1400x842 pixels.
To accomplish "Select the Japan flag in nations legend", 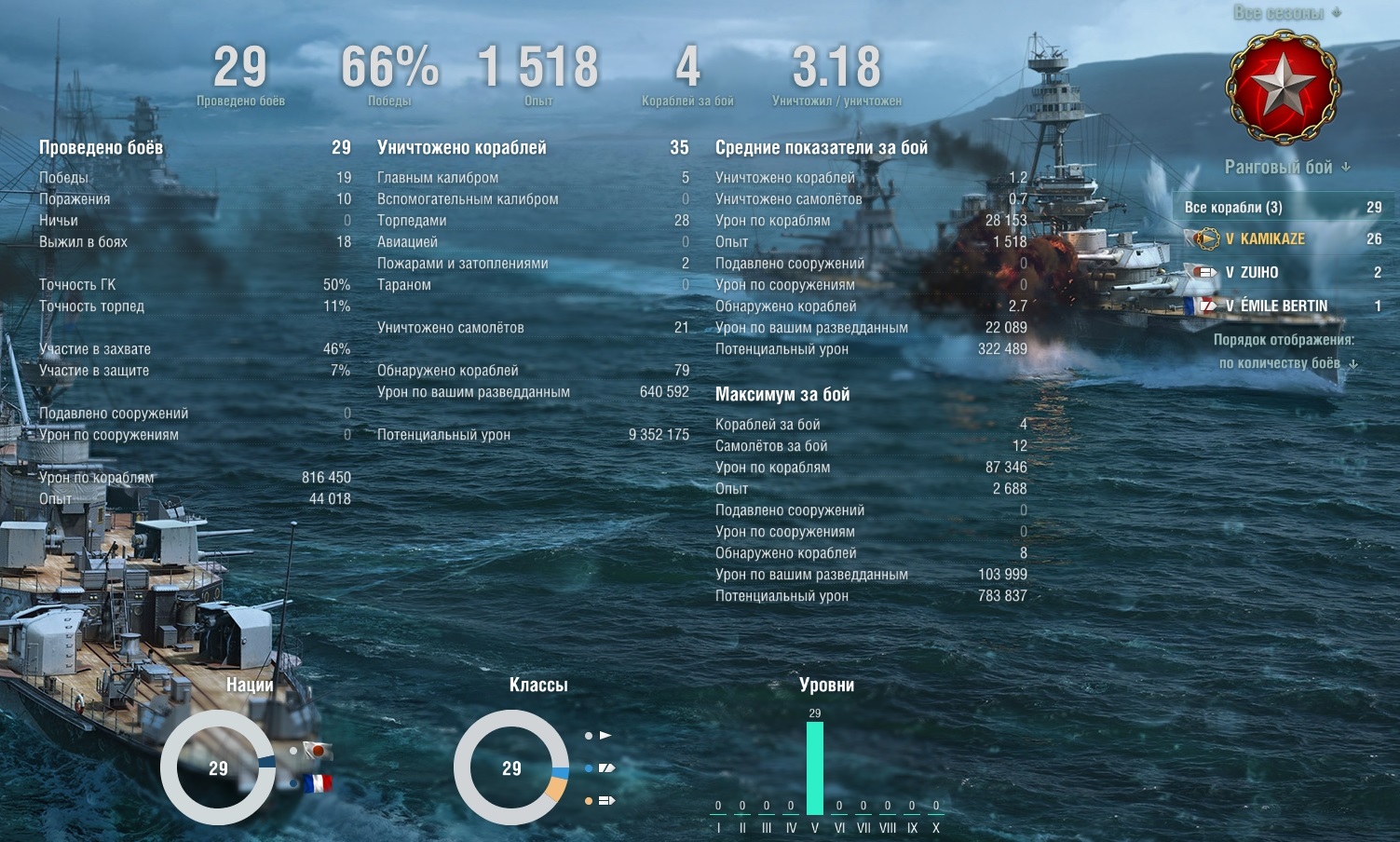I will (x=319, y=750).
